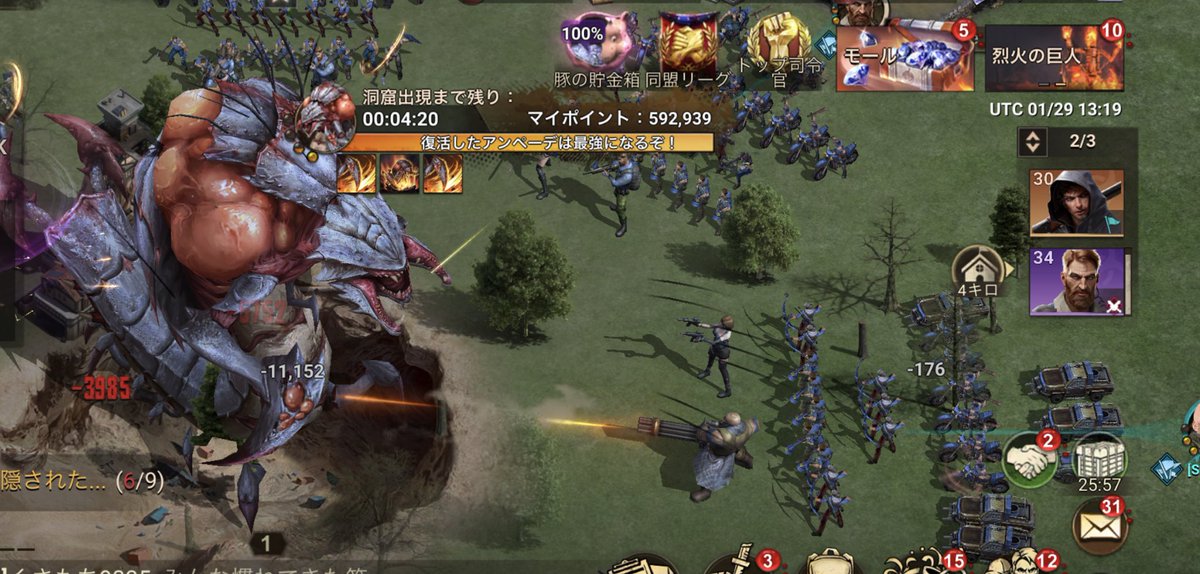Open the alliance help handshake icon
This screenshot has width=1200, height=574.
pyautogui.click(x=1030, y=461)
